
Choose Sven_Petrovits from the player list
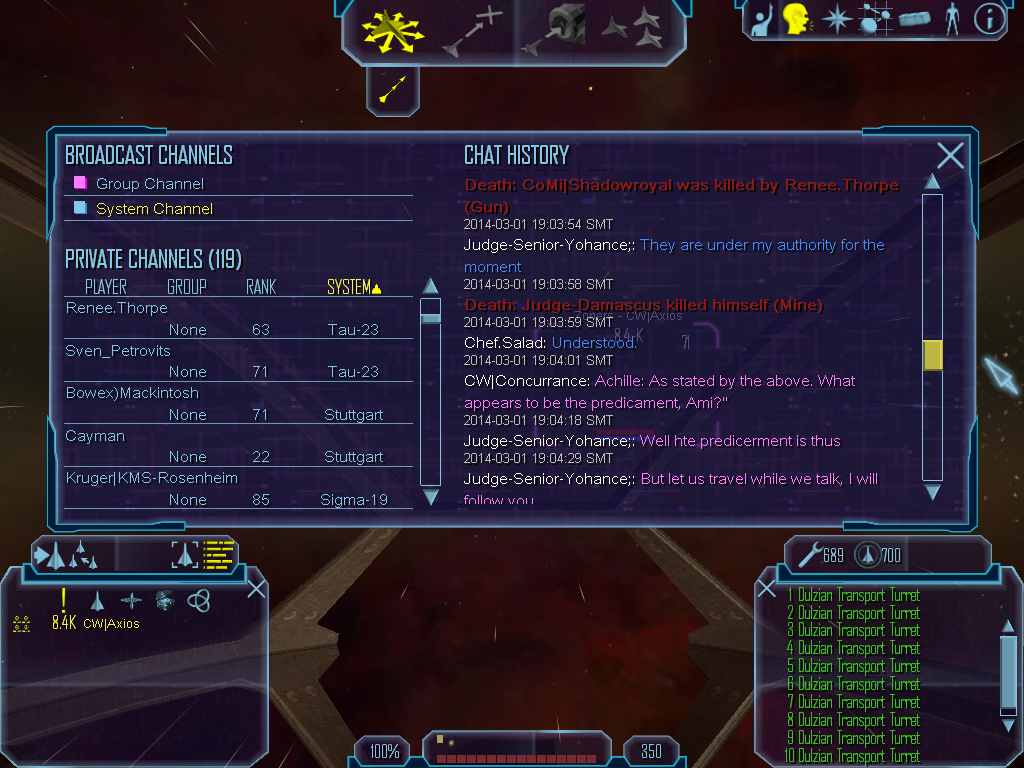click(118, 351)
